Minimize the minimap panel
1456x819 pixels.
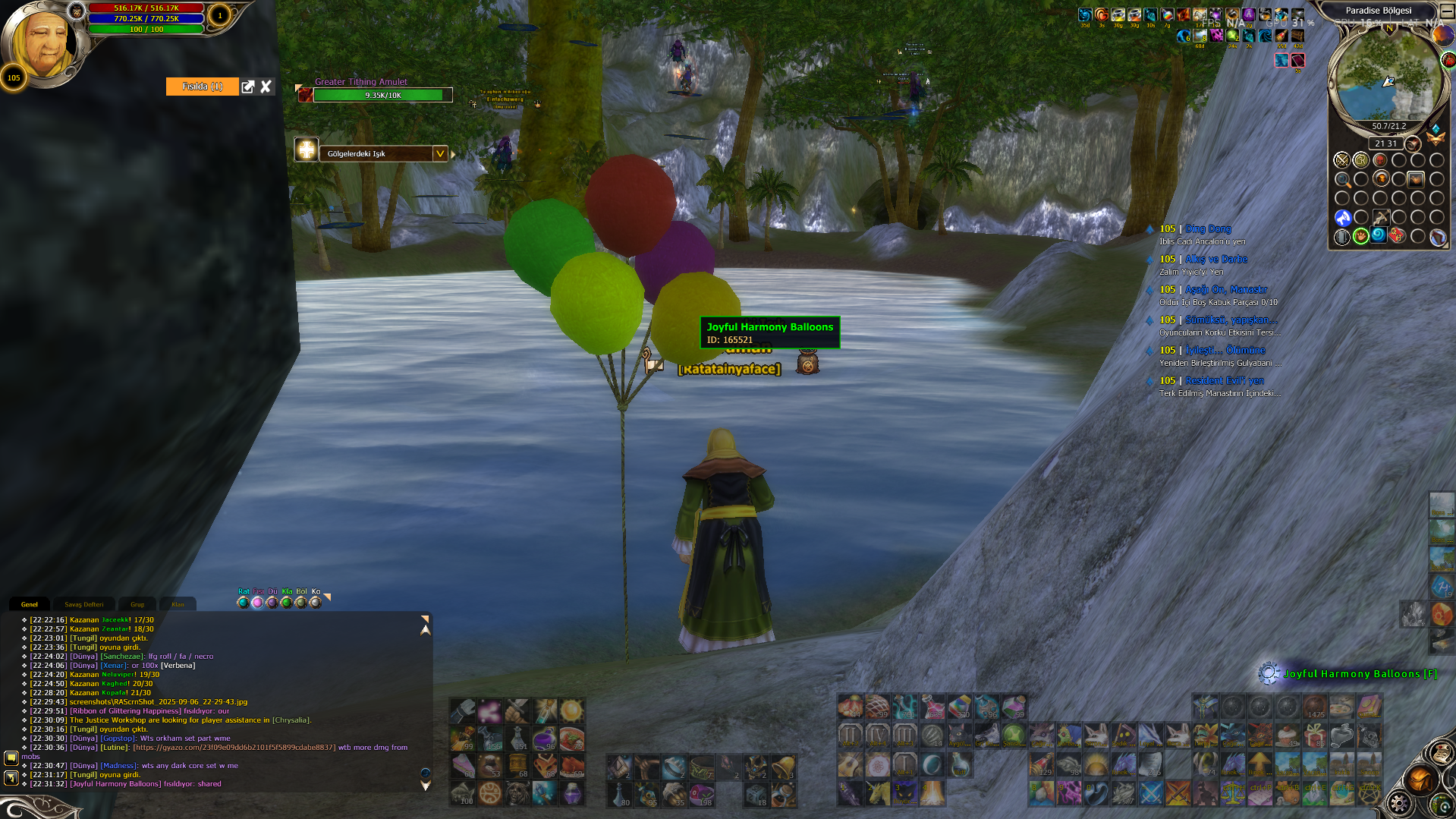coord(1447,11)
